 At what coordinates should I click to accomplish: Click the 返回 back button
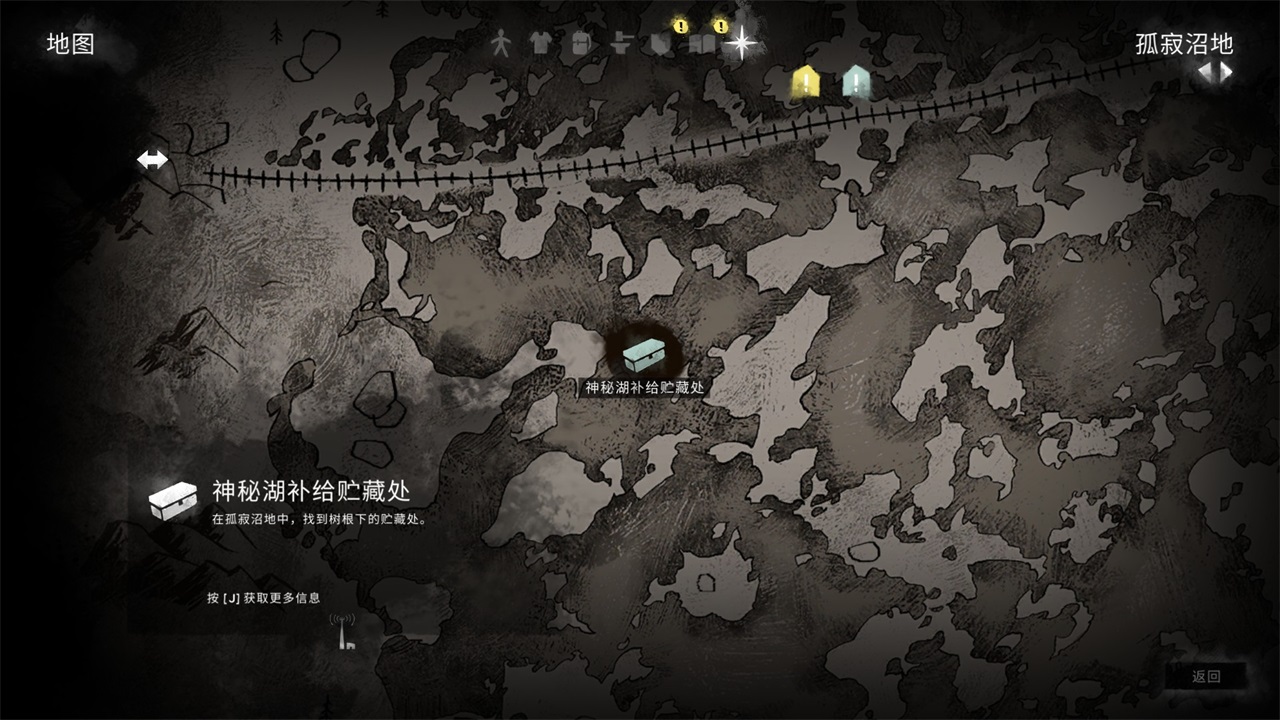point(1206,677)
